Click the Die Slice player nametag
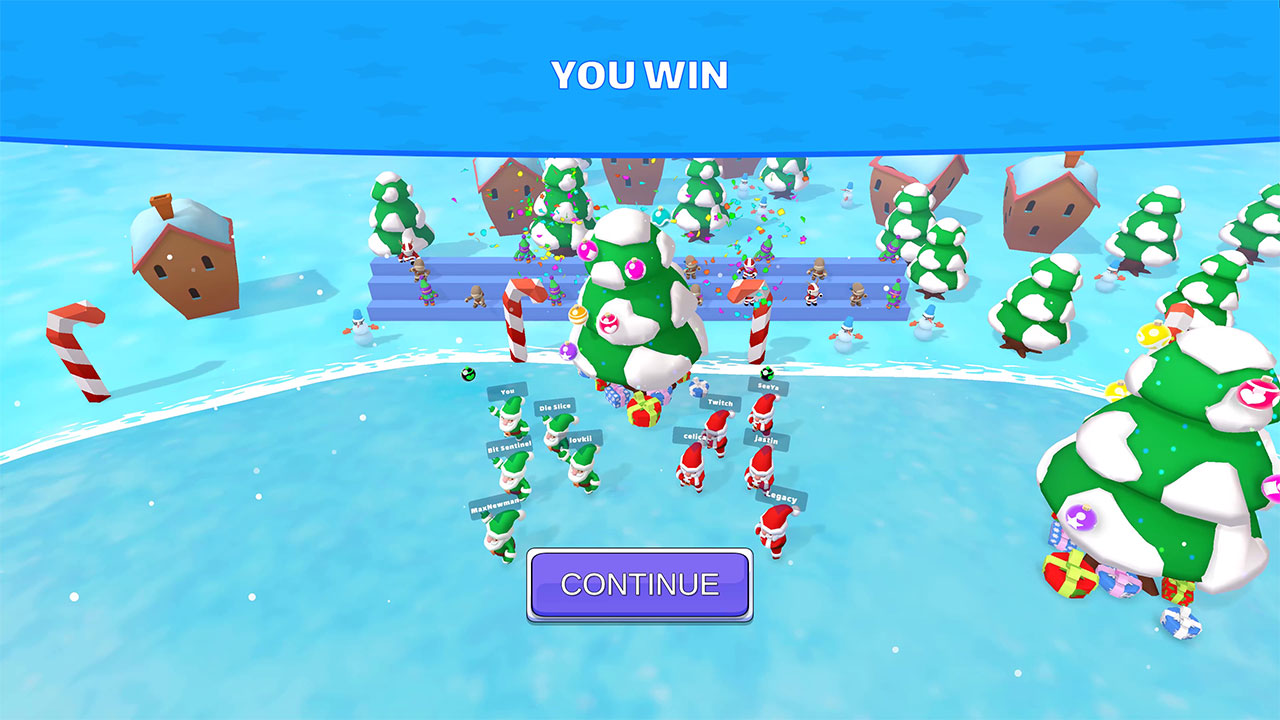The image size is (1280, 720). (554, 406)
